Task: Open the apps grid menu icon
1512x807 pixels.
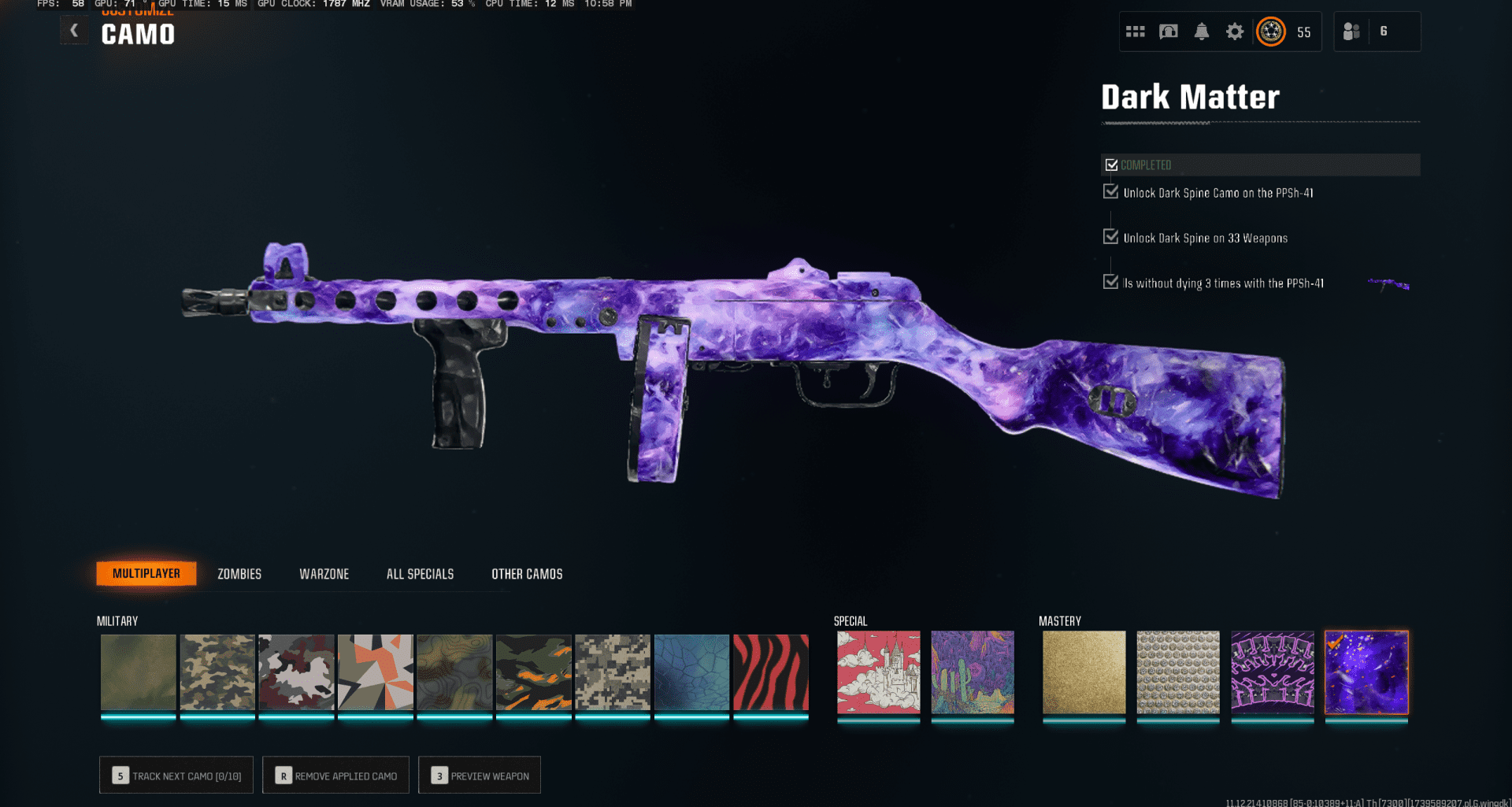Action: click(x=1135, y=31)
